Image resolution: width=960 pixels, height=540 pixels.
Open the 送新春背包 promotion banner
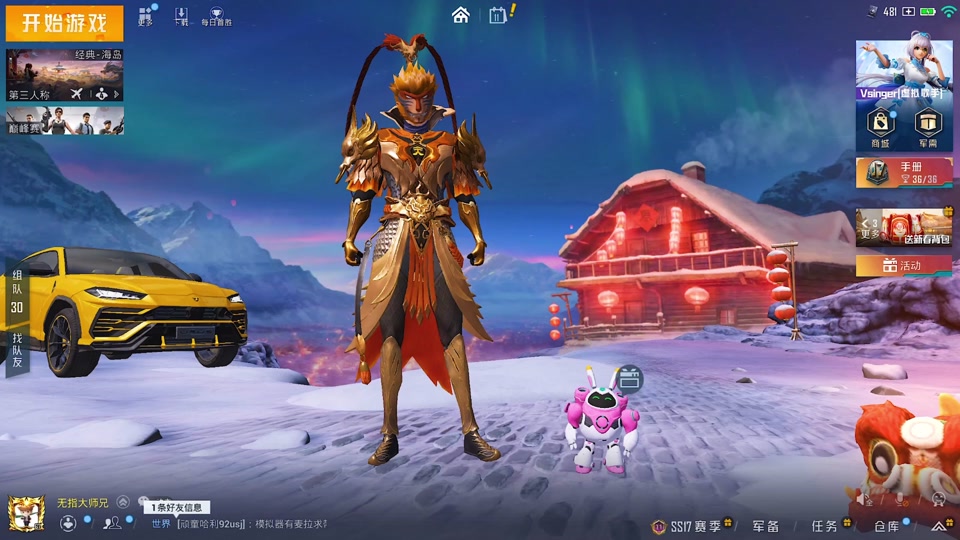point(903,228)
